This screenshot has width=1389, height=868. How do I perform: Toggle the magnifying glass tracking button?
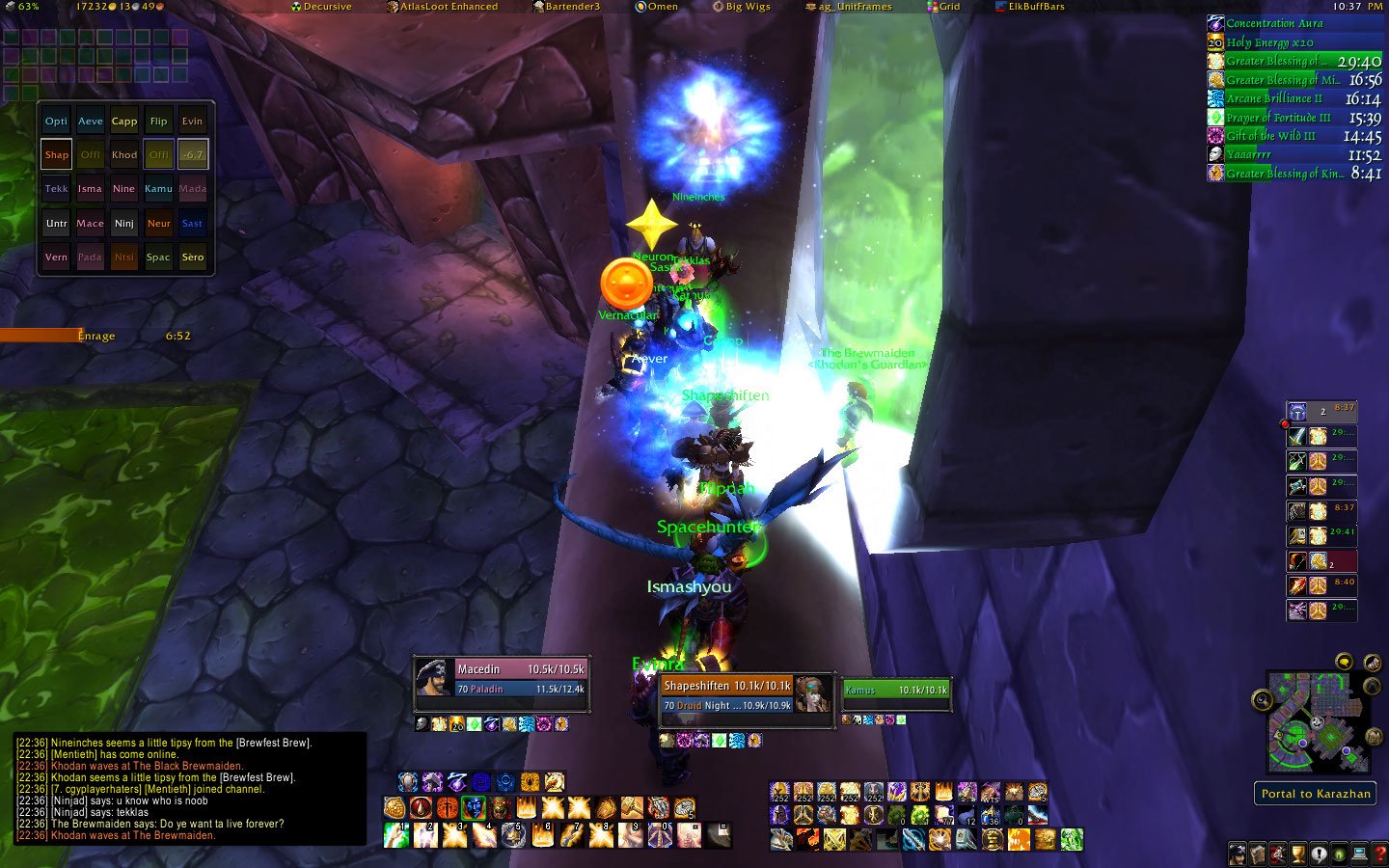[1262, 700]
